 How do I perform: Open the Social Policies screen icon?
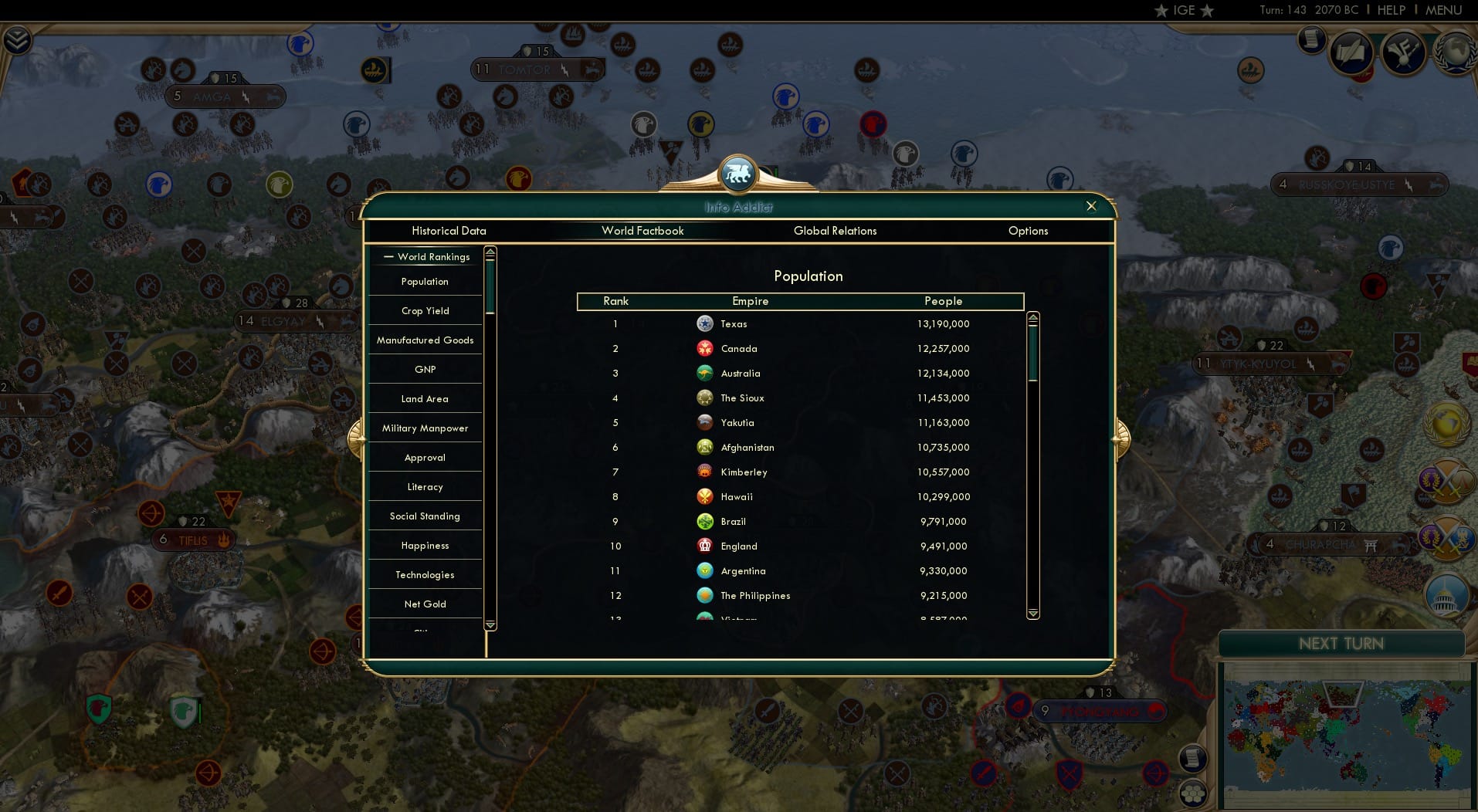pyautogui.click(x=1351, y=52)
